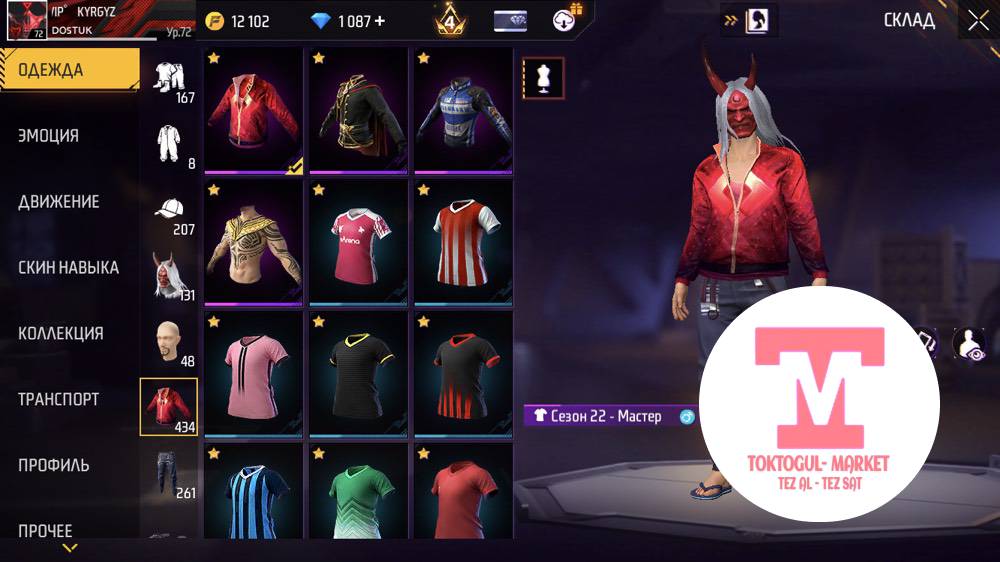Image resolution: width=1000 pixels, height=562 pixels.
Task: Select the blue and black striped jersey
Action: 253,493
